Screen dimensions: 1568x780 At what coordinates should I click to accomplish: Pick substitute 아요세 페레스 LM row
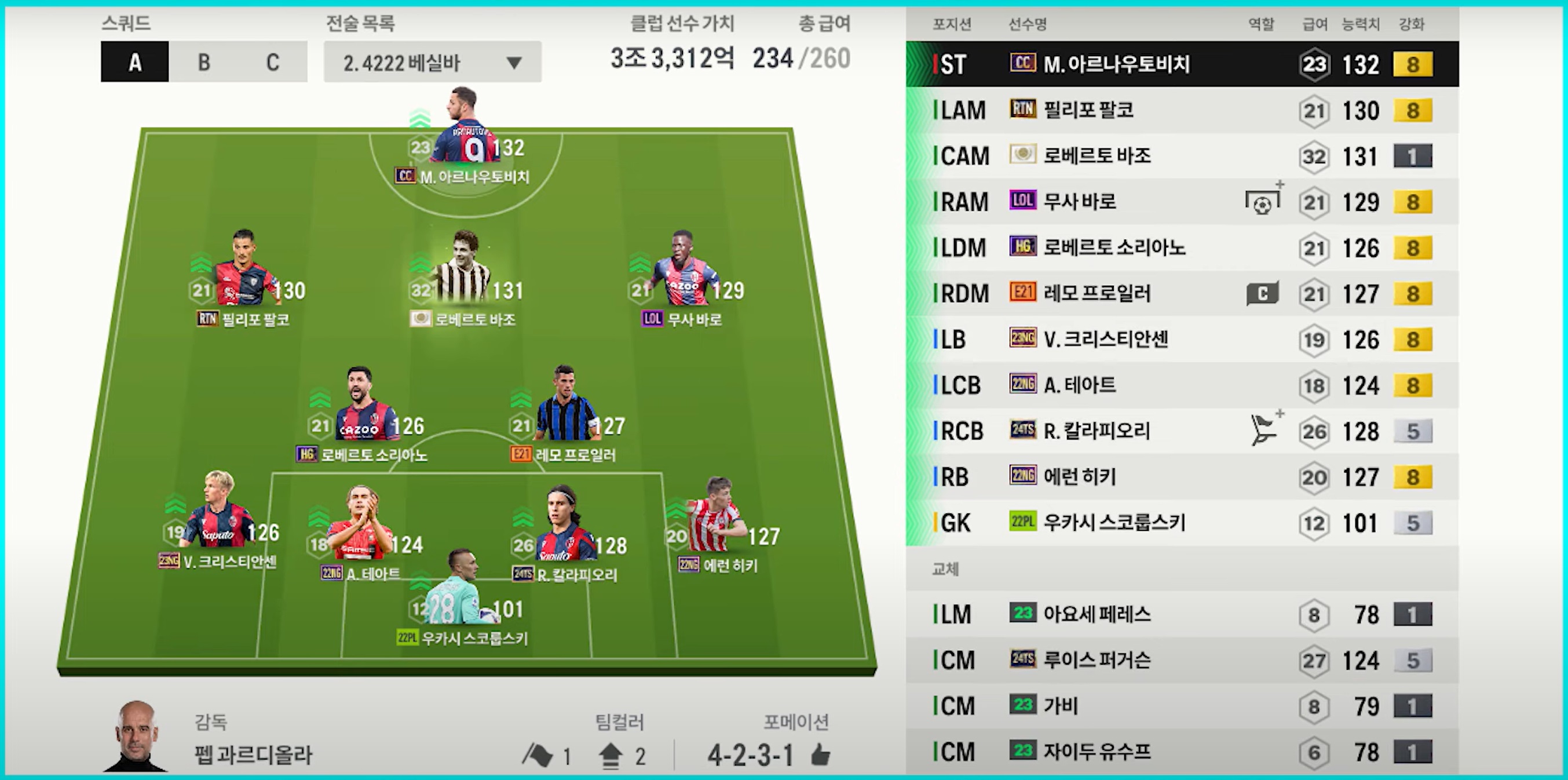(x=1181, y=614)
